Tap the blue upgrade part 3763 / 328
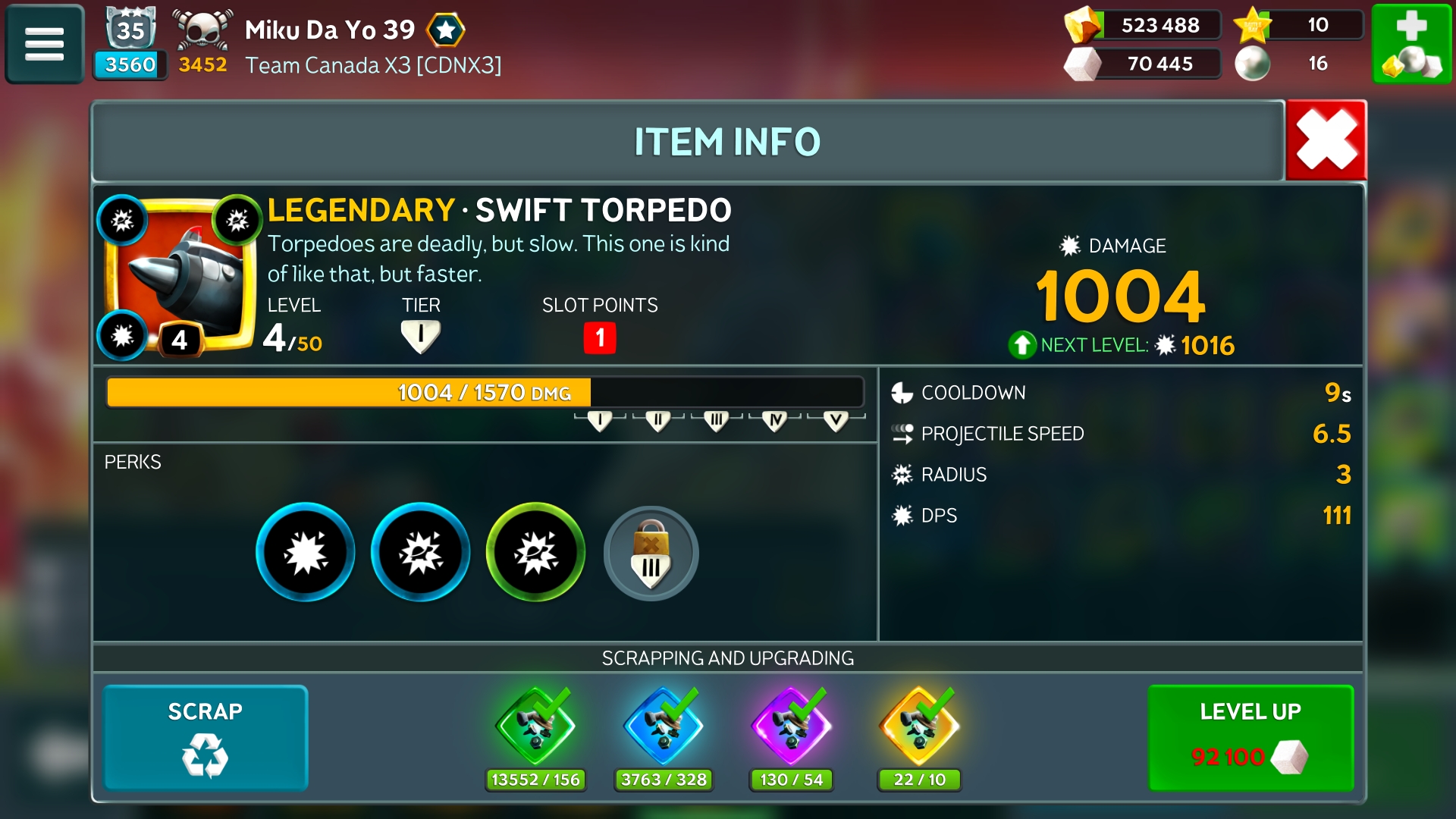This screenshot has width=1456, height=819. click(x=664, y=728)
